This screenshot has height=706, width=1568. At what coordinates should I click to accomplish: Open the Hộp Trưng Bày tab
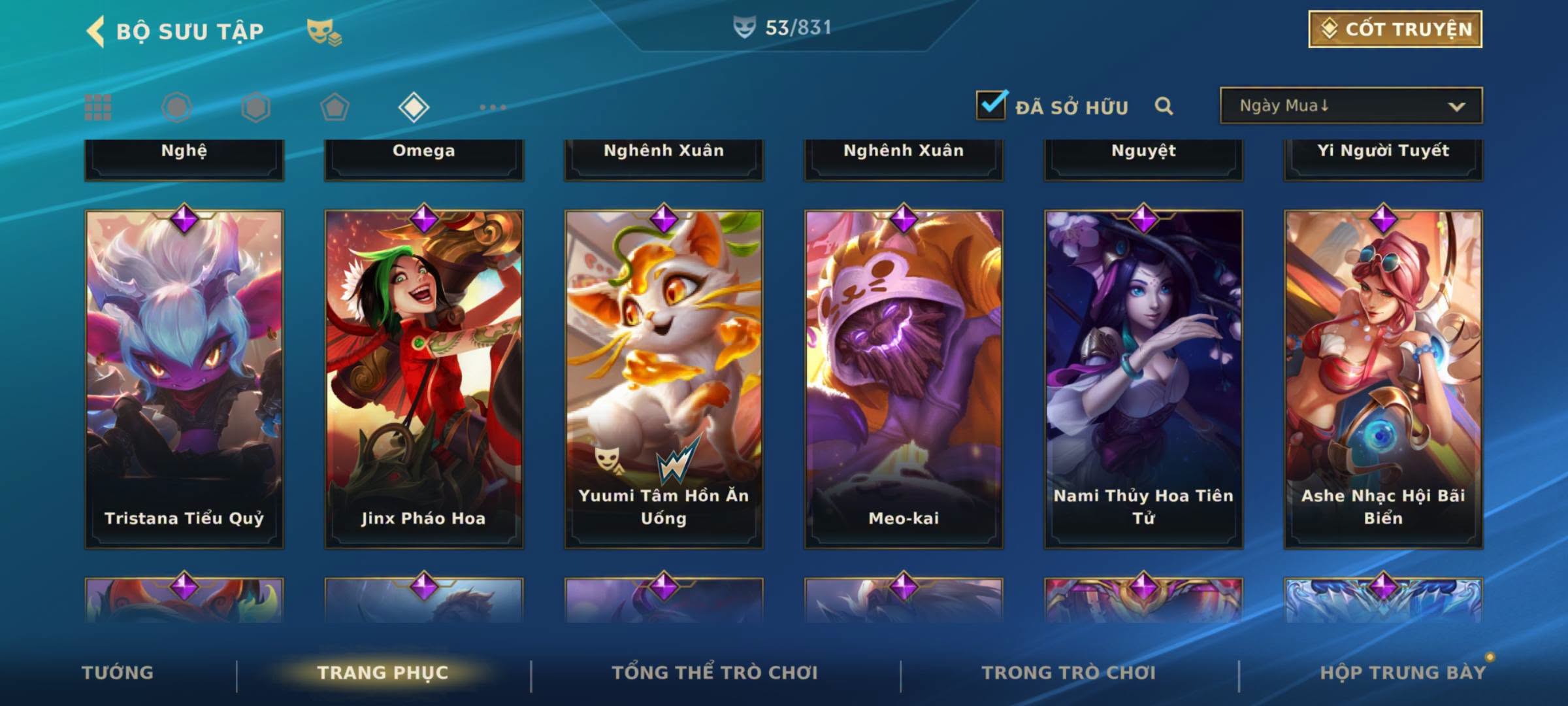[1403, 673]
